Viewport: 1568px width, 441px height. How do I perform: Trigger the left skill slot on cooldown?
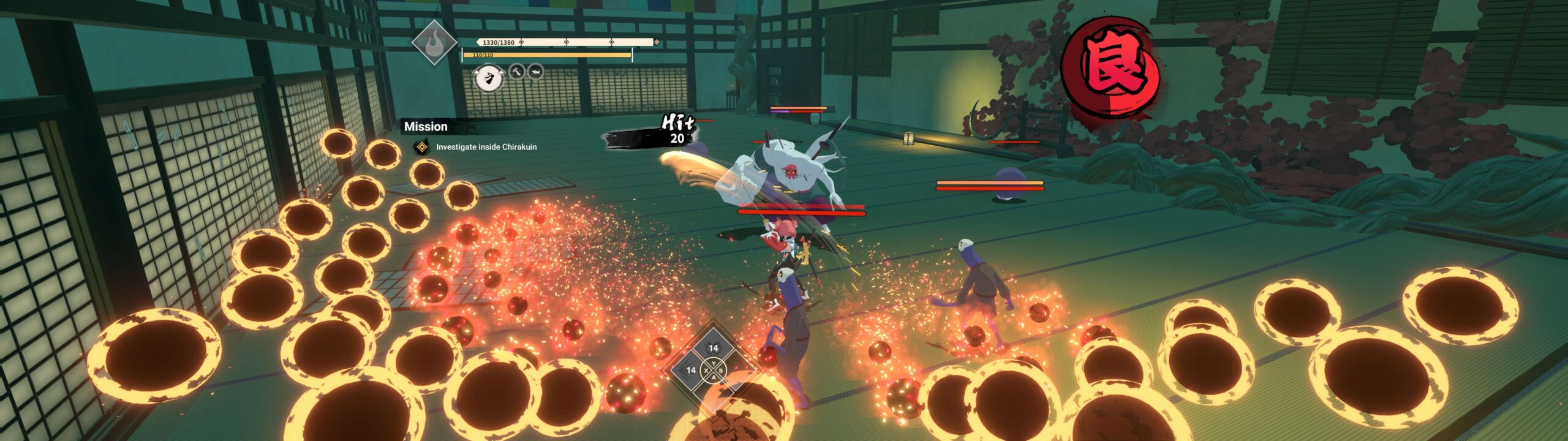click(691, 370)
